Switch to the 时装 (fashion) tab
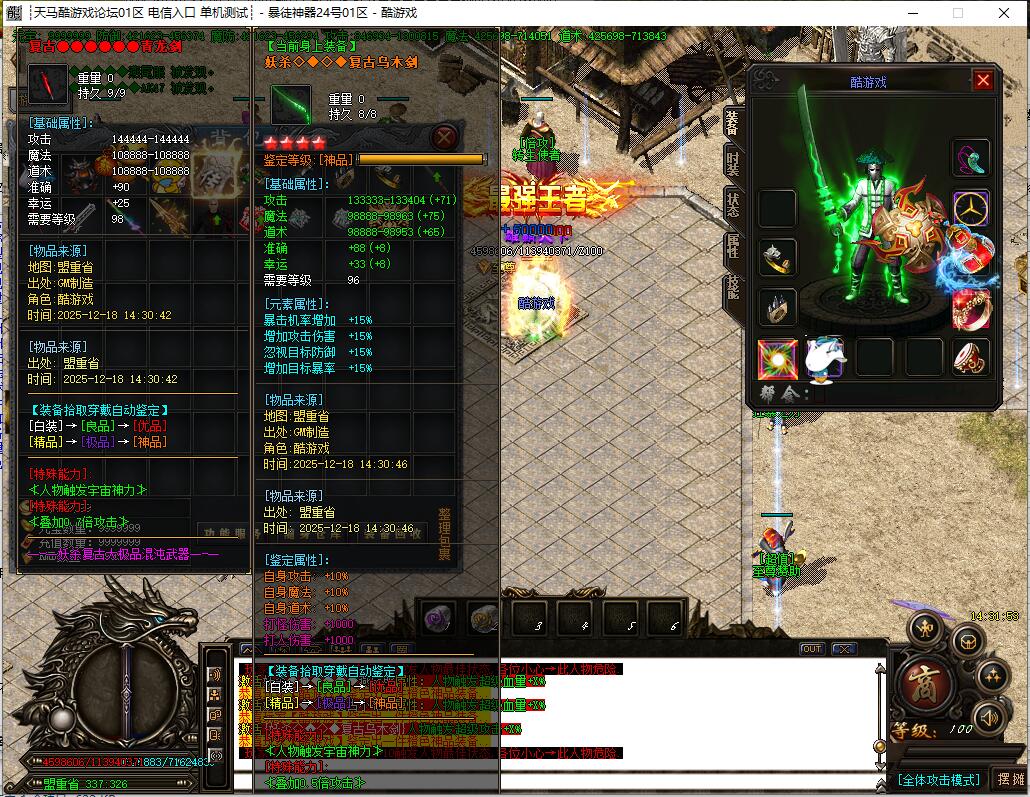Viewport: 1030px width, 797px height. [732, 161]
